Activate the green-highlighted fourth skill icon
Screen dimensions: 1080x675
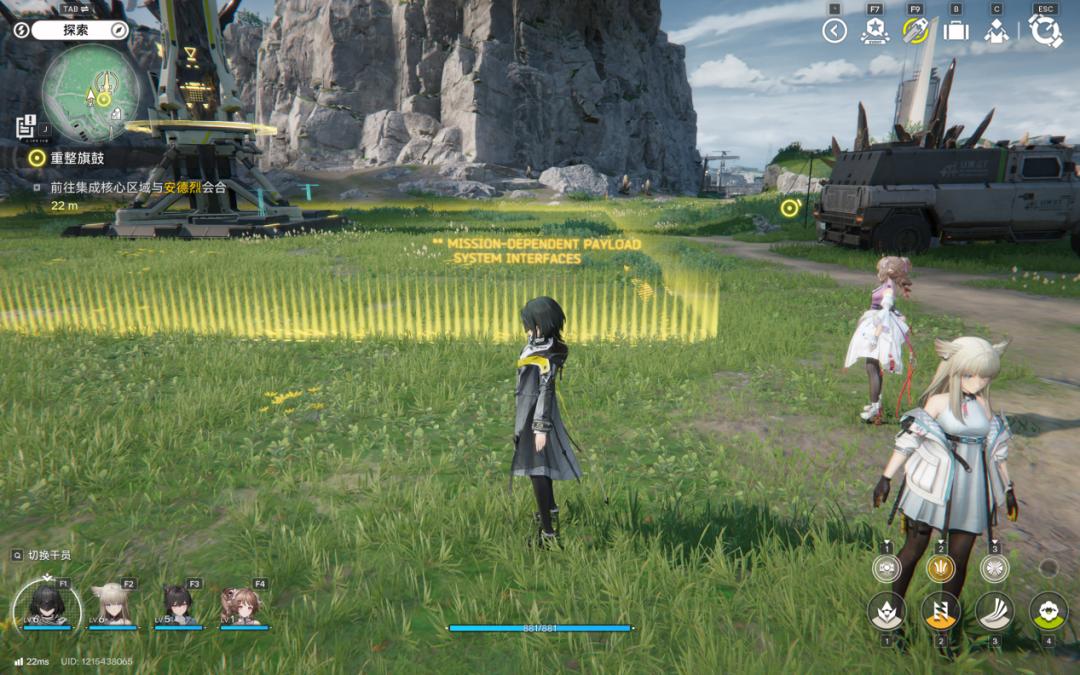click(1048, 610)
